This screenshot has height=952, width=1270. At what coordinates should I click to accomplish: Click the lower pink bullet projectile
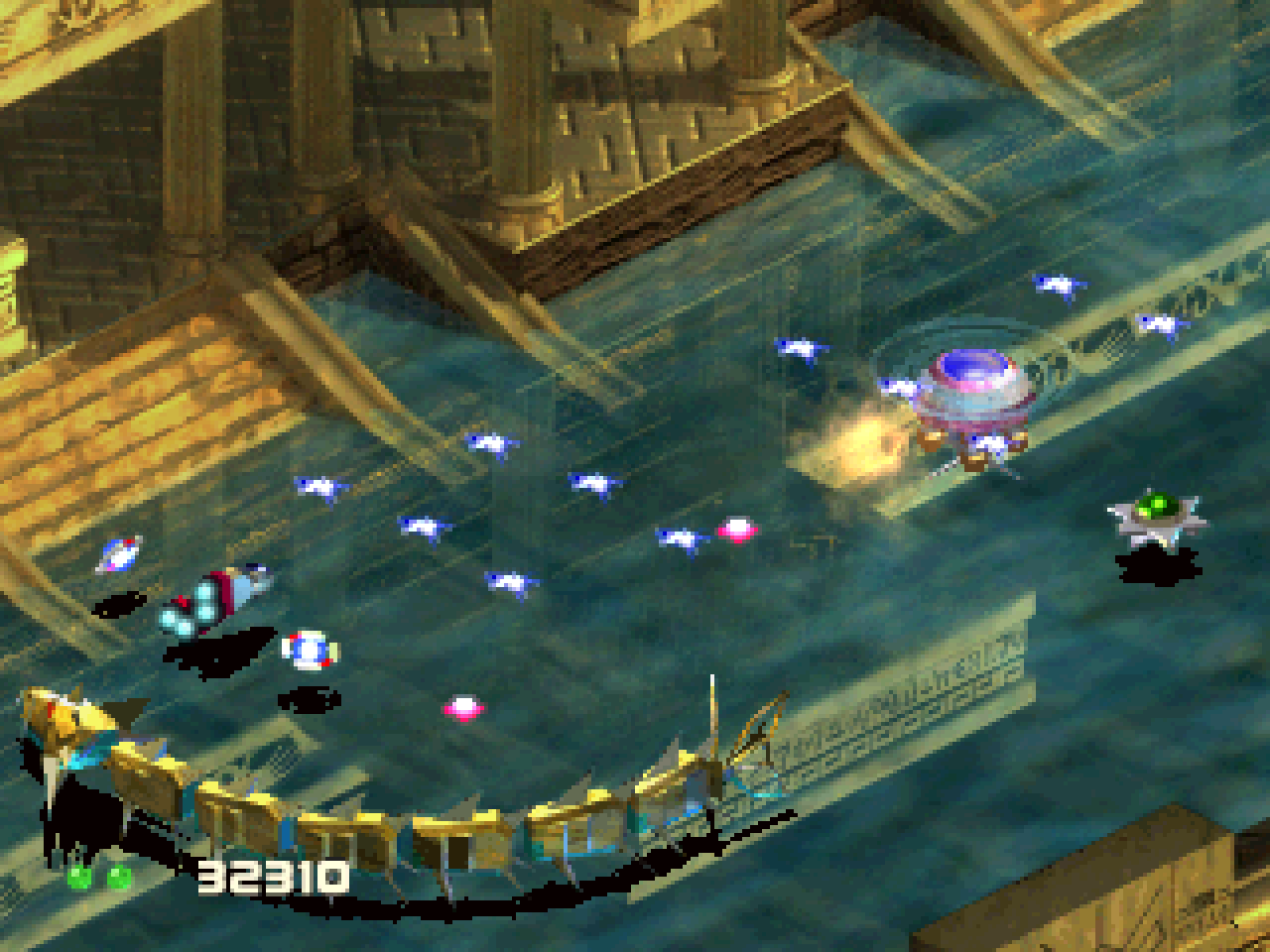pyautogui.click(x=463, y=706)
